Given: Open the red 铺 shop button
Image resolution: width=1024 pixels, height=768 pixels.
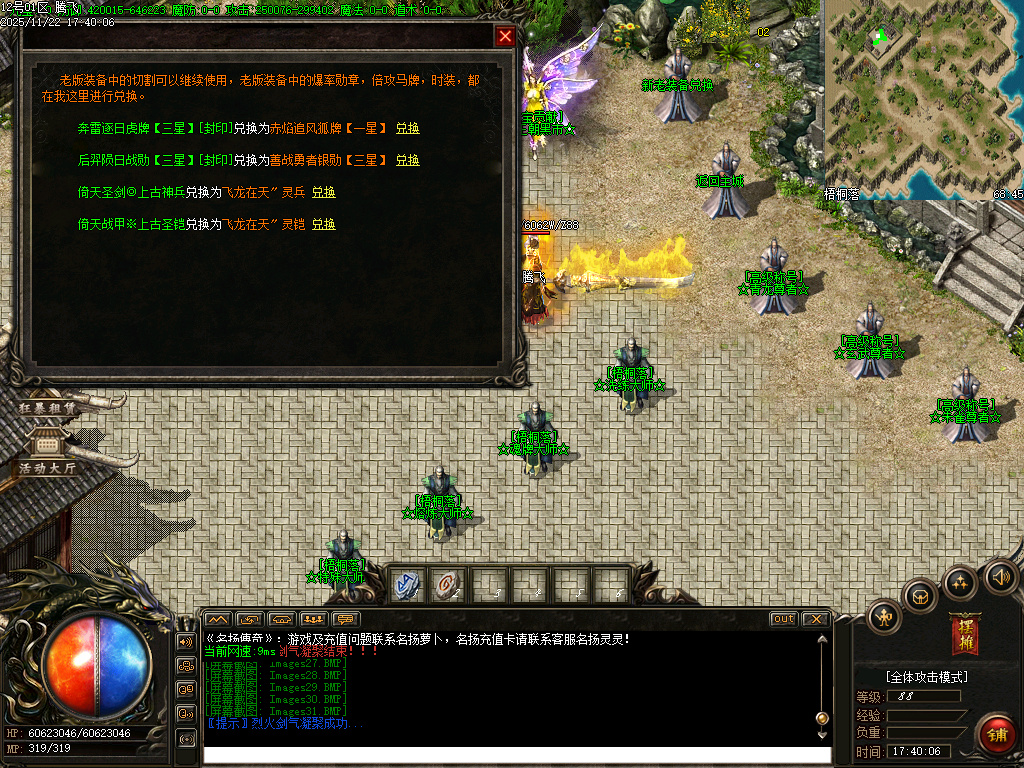Looking at the screenshot, I should click(995, 734).
